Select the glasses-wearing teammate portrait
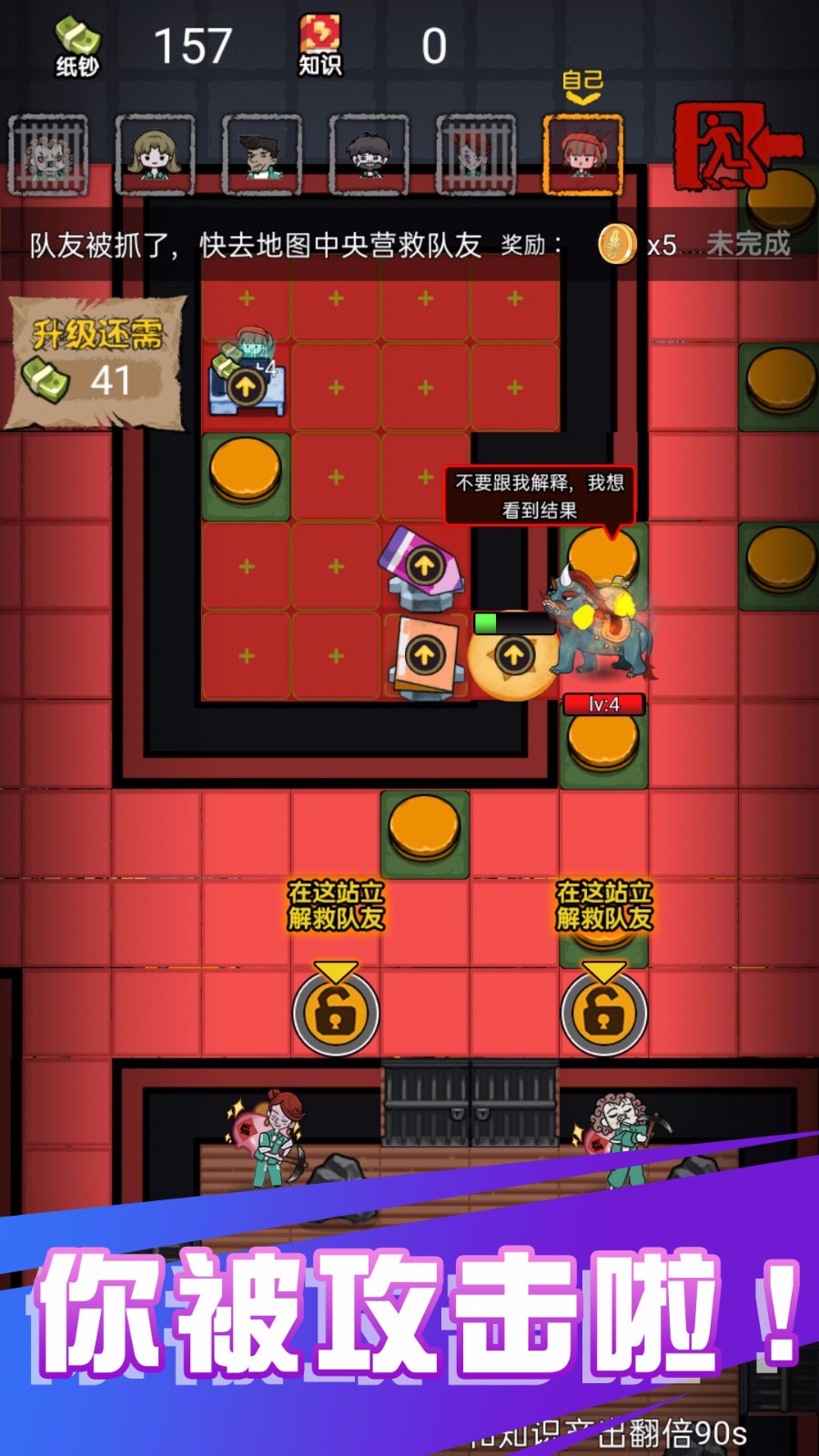The width and height of the screenshot is (819, 1456). coord(369,154)
